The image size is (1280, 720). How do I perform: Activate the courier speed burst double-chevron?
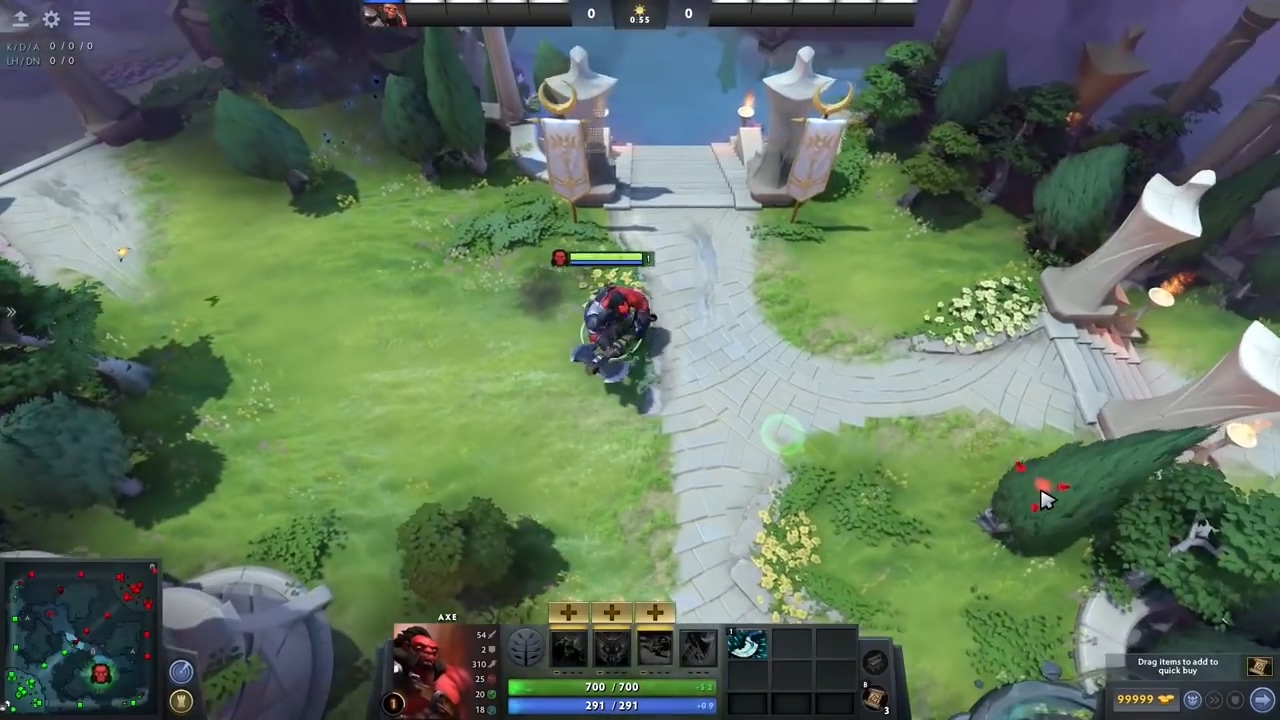coord(1214,700)
